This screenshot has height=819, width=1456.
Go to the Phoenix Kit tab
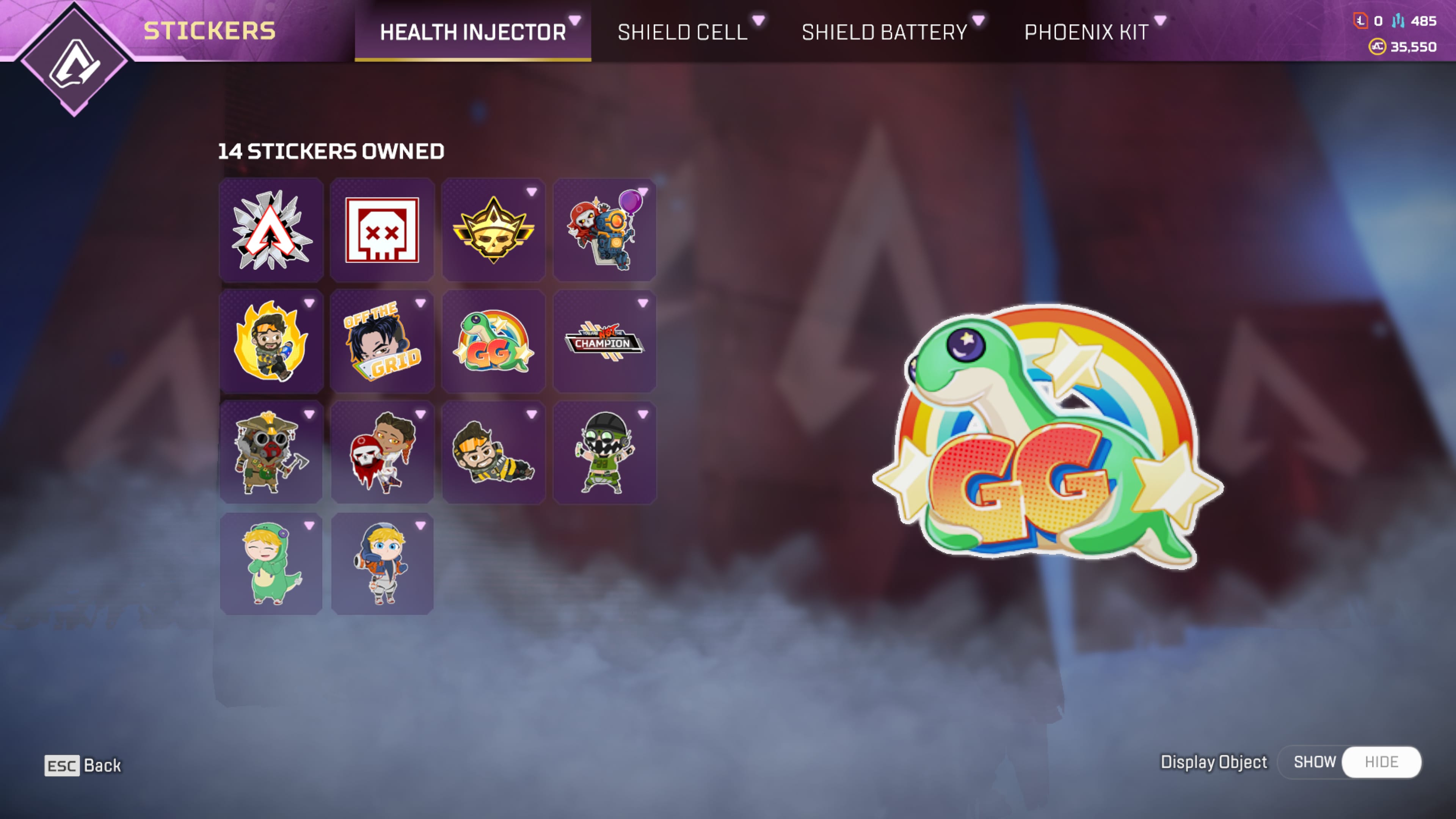tap(1086, 31)
